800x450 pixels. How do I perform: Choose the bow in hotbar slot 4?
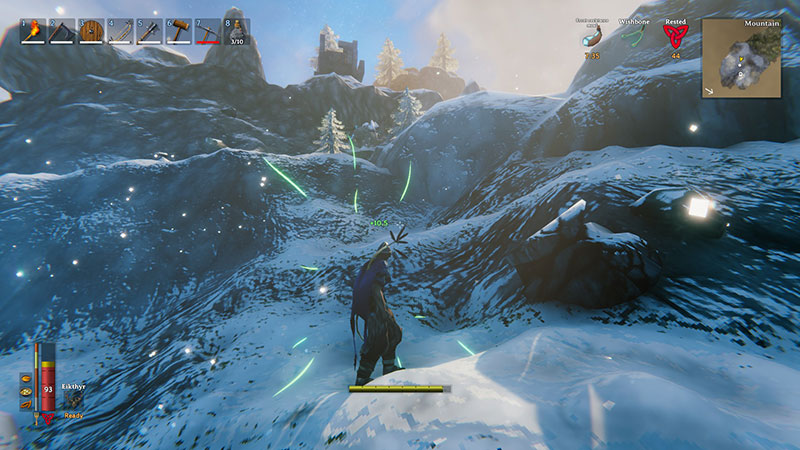pyautogui.click(x=120, y=32)
